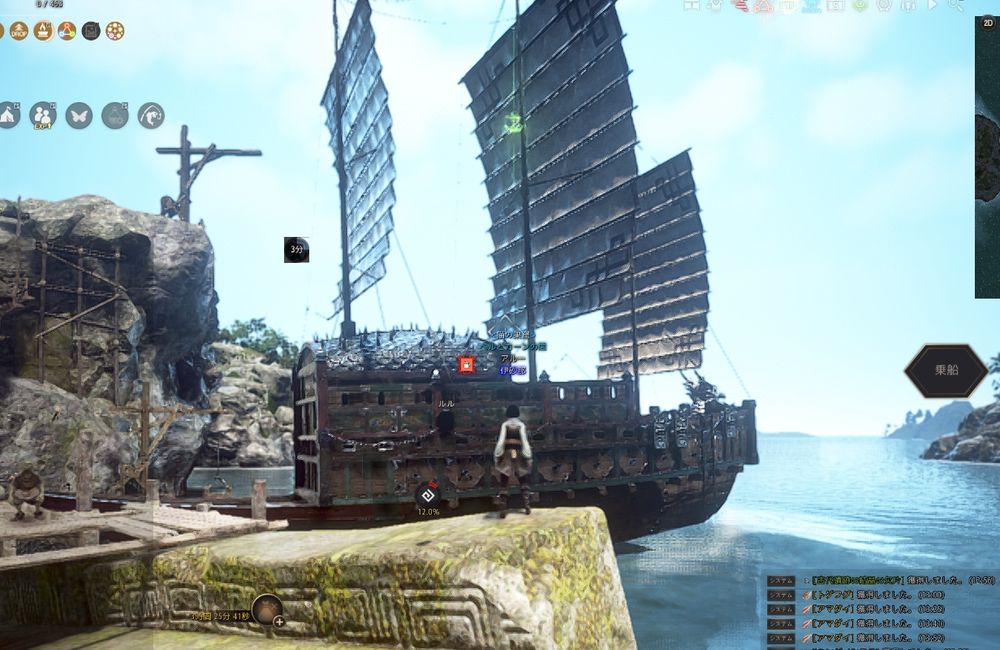The width and height of the screenshot is (1000, 650).
Task: Open the minimap panel
Action: 987,160
